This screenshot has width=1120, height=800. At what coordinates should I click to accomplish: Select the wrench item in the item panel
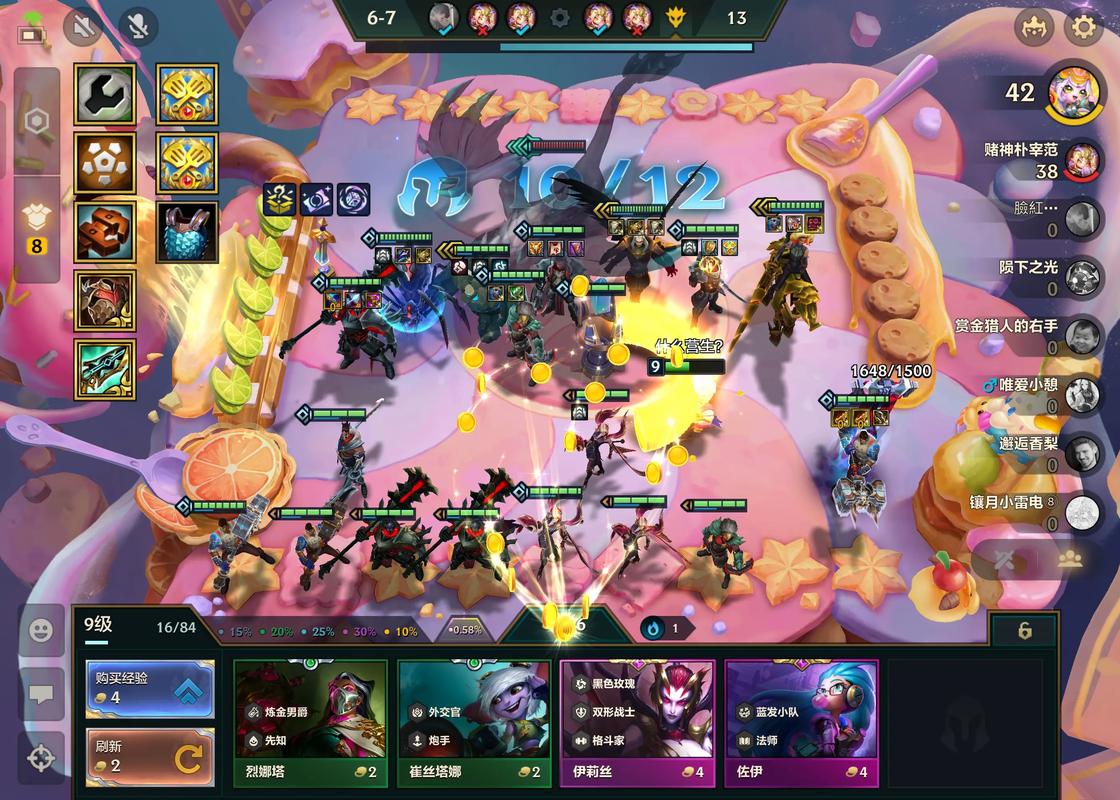(105, 94)
